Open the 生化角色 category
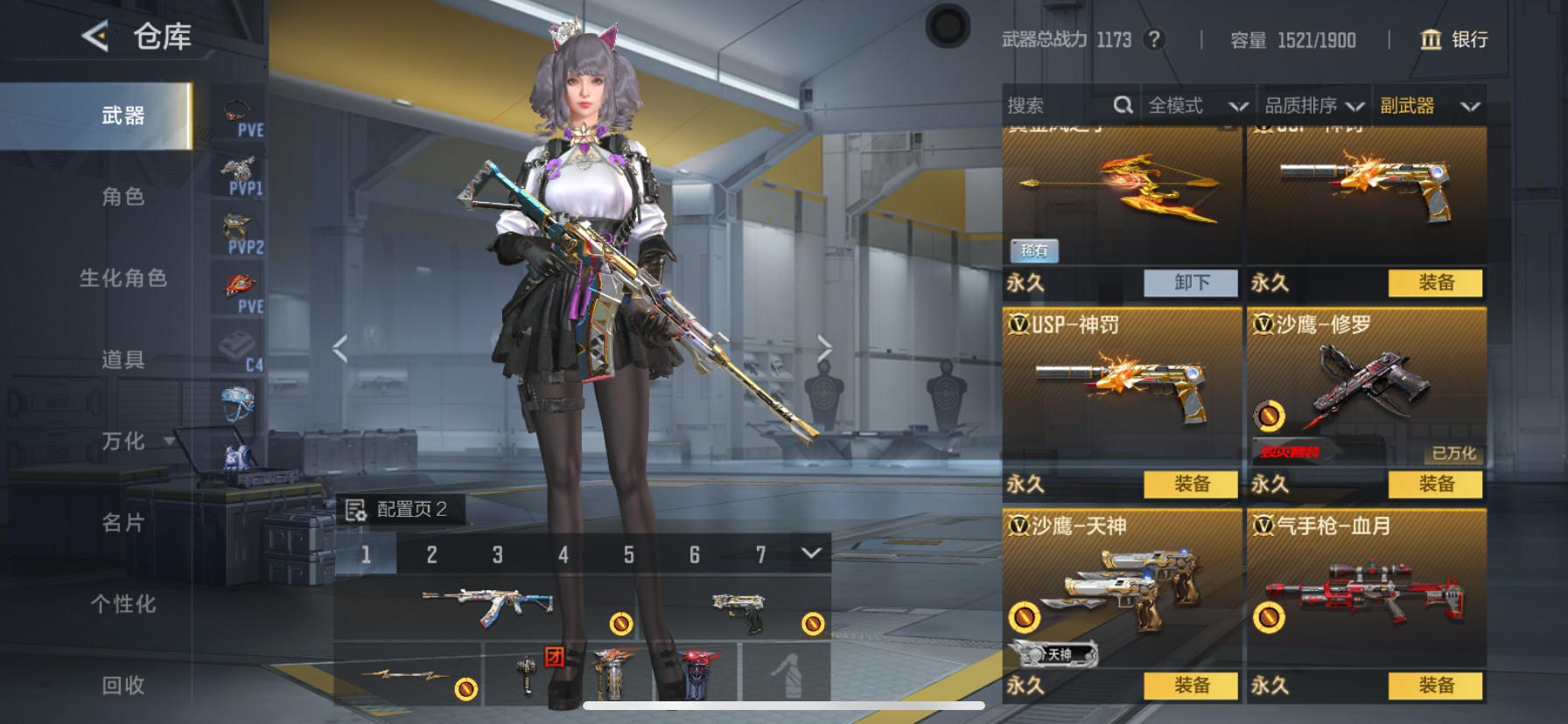1568x724 pixels. [x=122, y=278]
